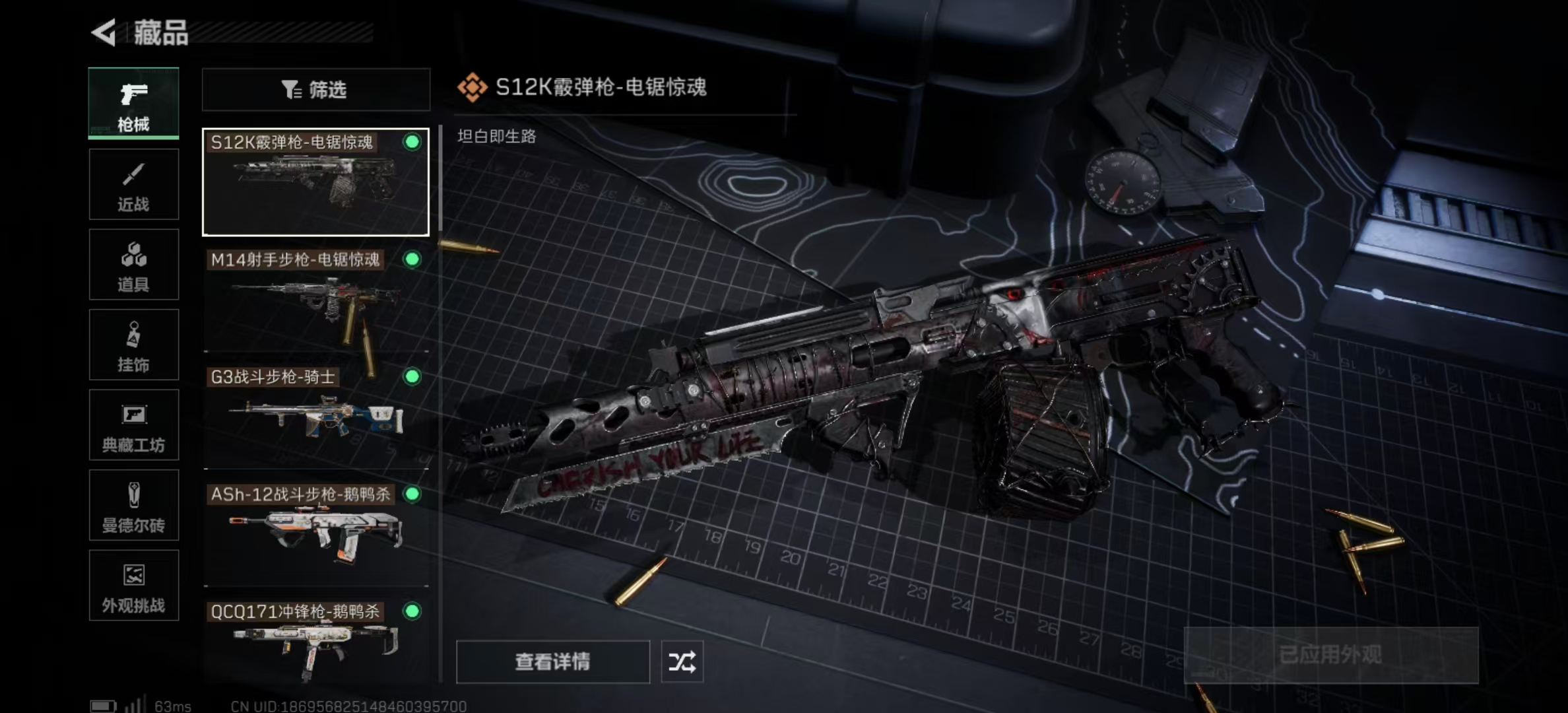Open the 典藏工坊 collection workshop
This screenshot has width=1568, height=713.
tap(134, 425)
